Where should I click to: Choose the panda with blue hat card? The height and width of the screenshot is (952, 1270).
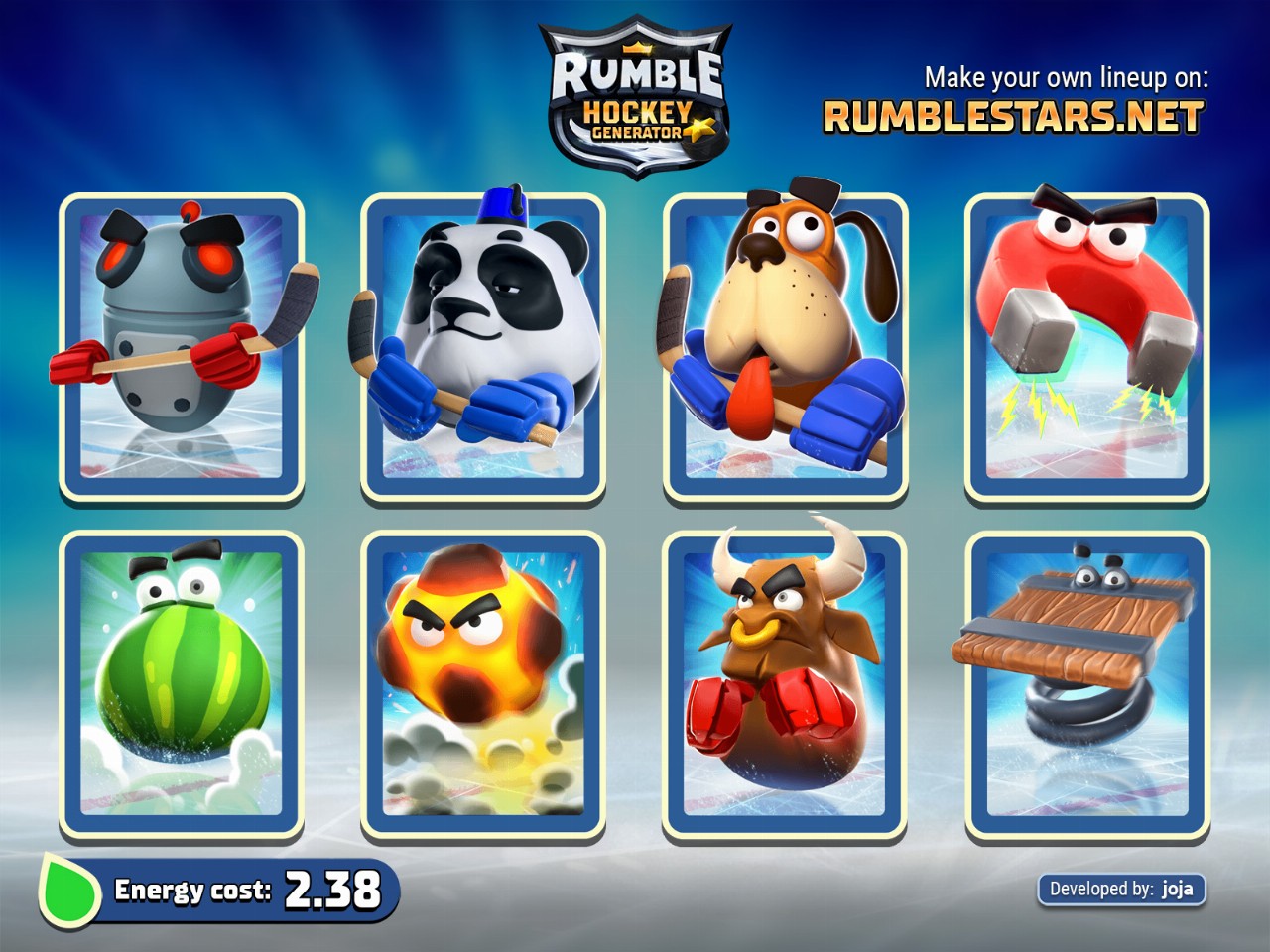(x=483, y=349)
